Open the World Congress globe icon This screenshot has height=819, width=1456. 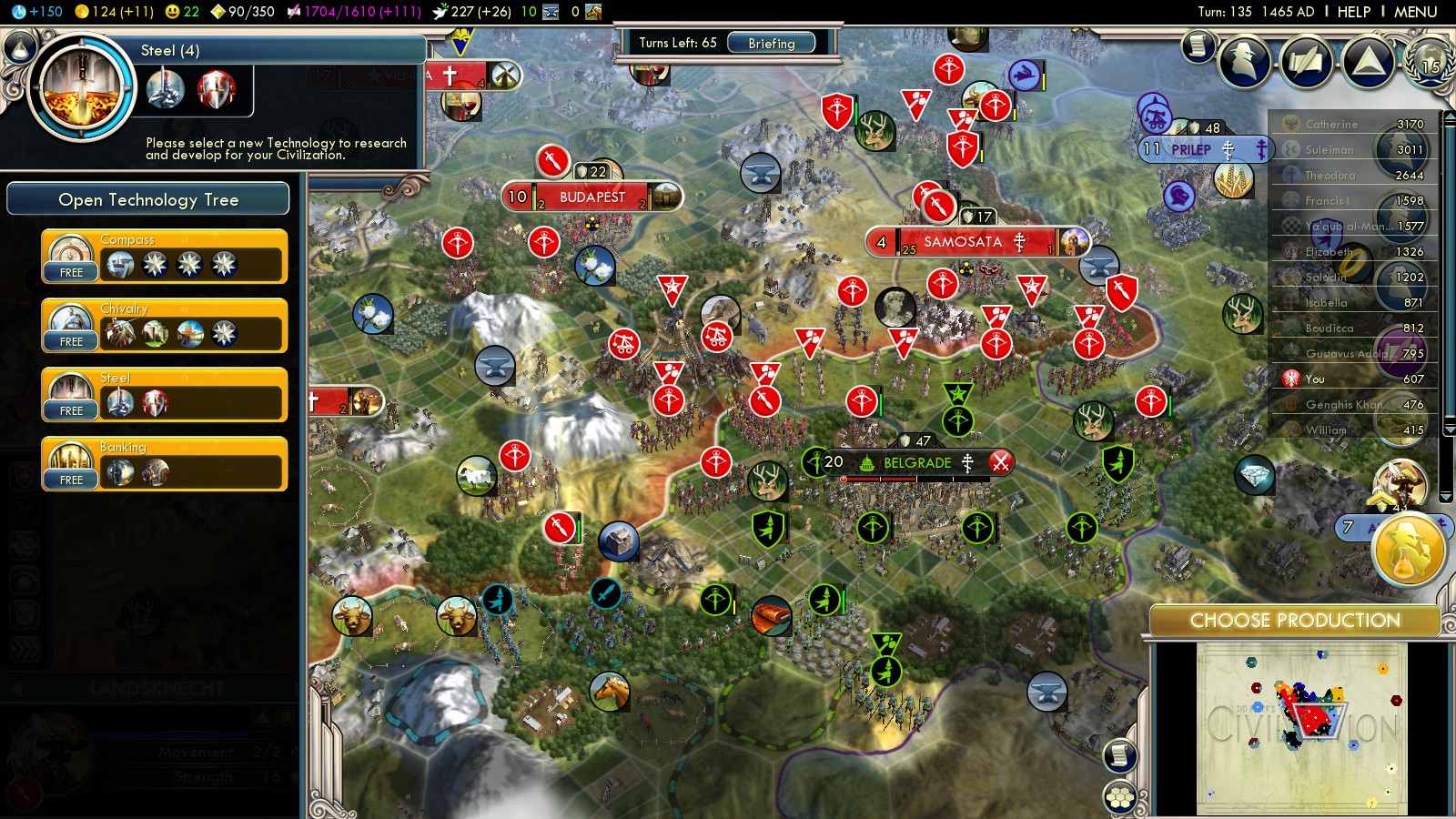pyautogui.click(x=1429, y=62)
